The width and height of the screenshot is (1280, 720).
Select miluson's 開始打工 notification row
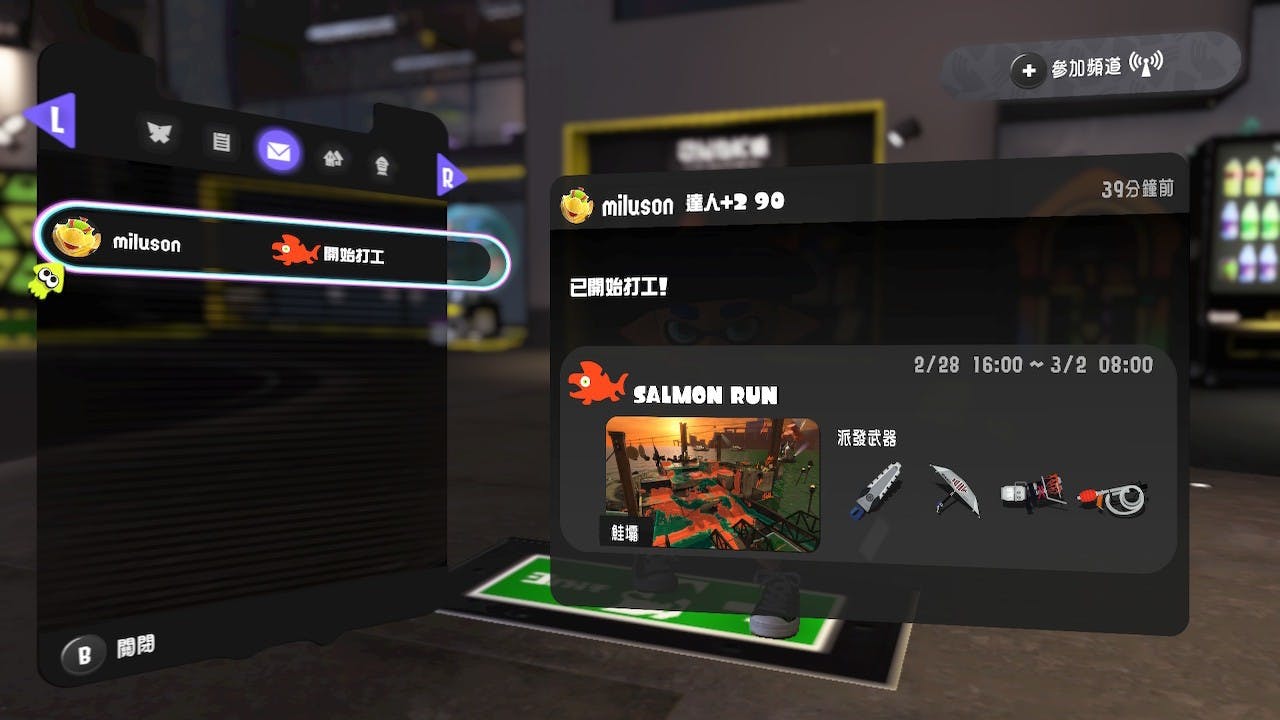click(270, 248)
